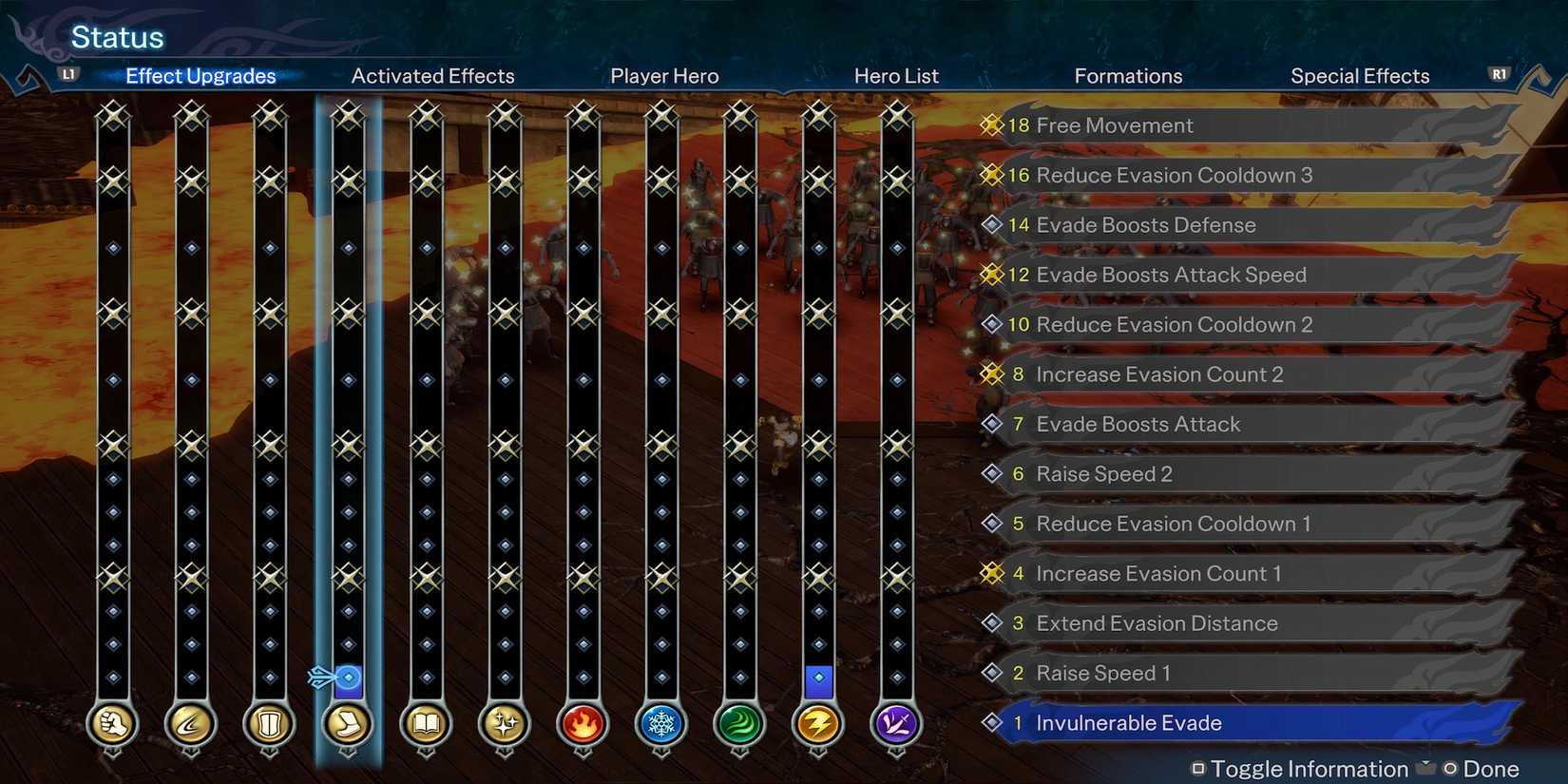Select the purple slash upgrade icon
Image resolution: width=1568 pixels, height=784 pixels.
click(896, 724)
